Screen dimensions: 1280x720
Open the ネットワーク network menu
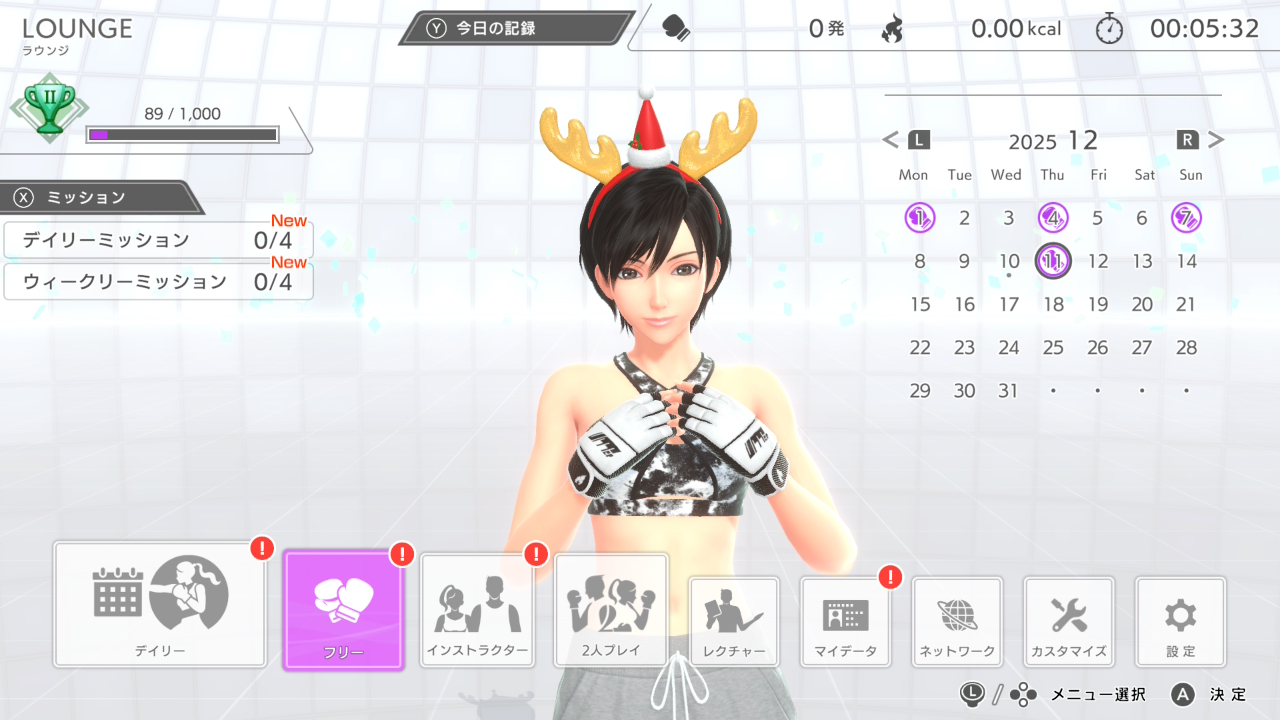[x=957, y=621]
